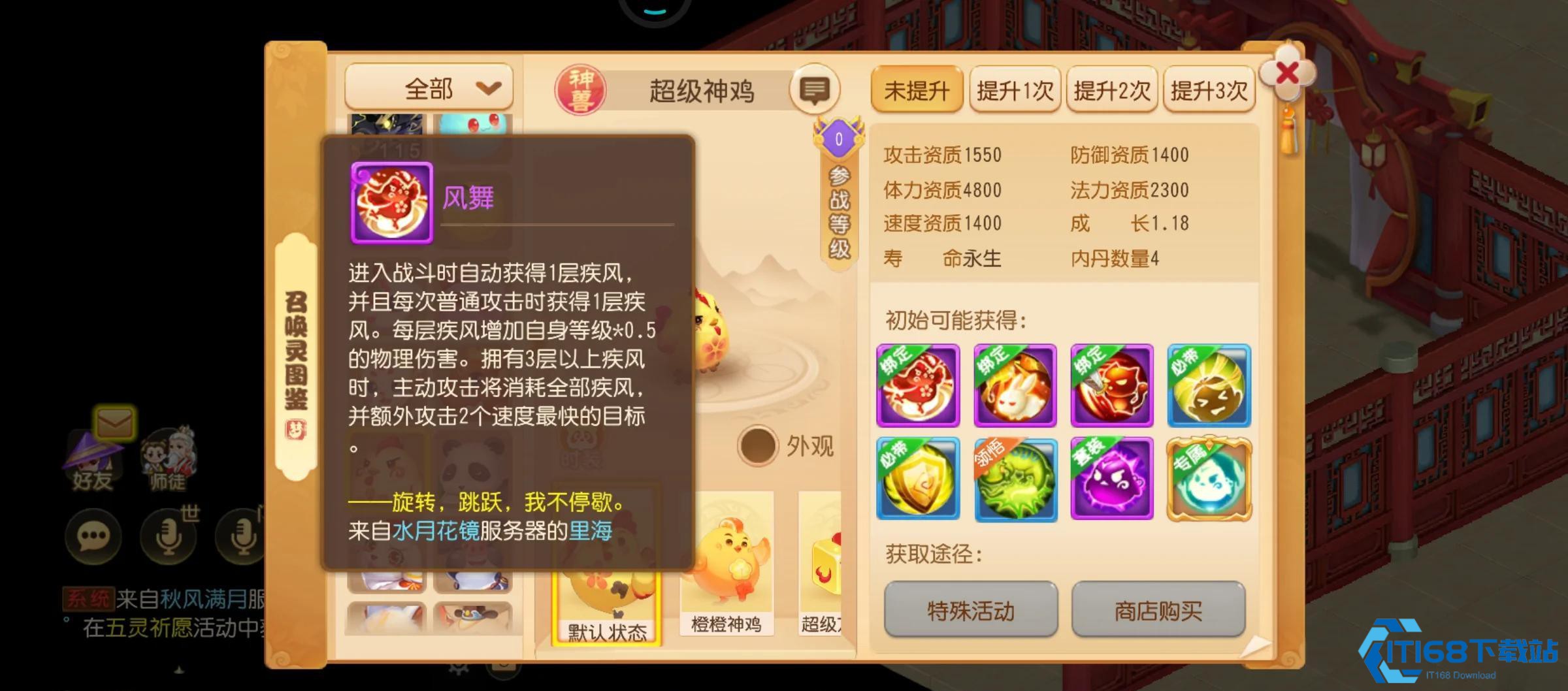The image size is (1568, 691).
Task: Click the 绑定 rabbit skill icon
Action: click(x=1015, y=385)
